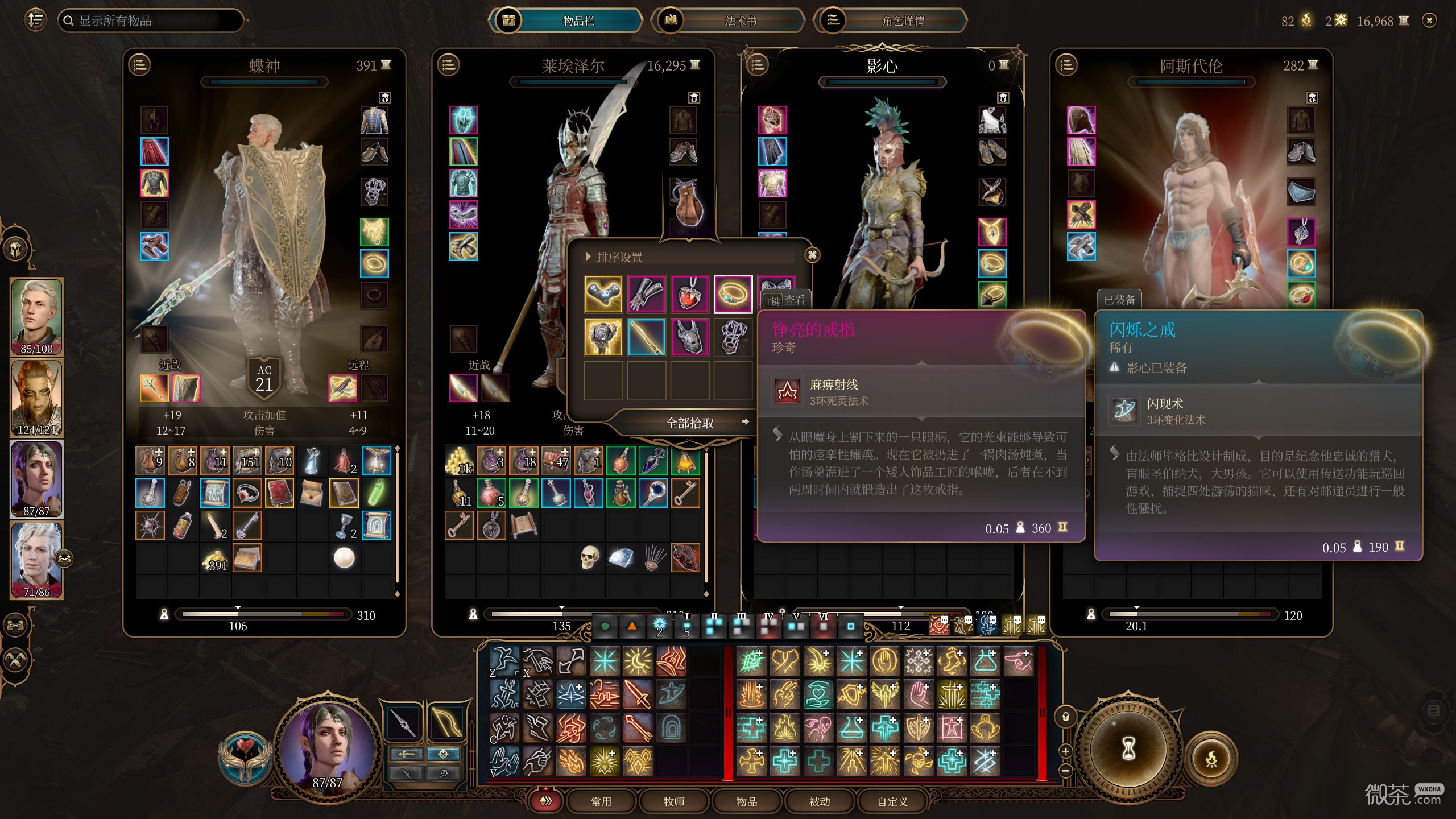Select the 自定义 custom hotbar tab
This screenshot has height=819, width=1456.
click(x=892, y=801)
